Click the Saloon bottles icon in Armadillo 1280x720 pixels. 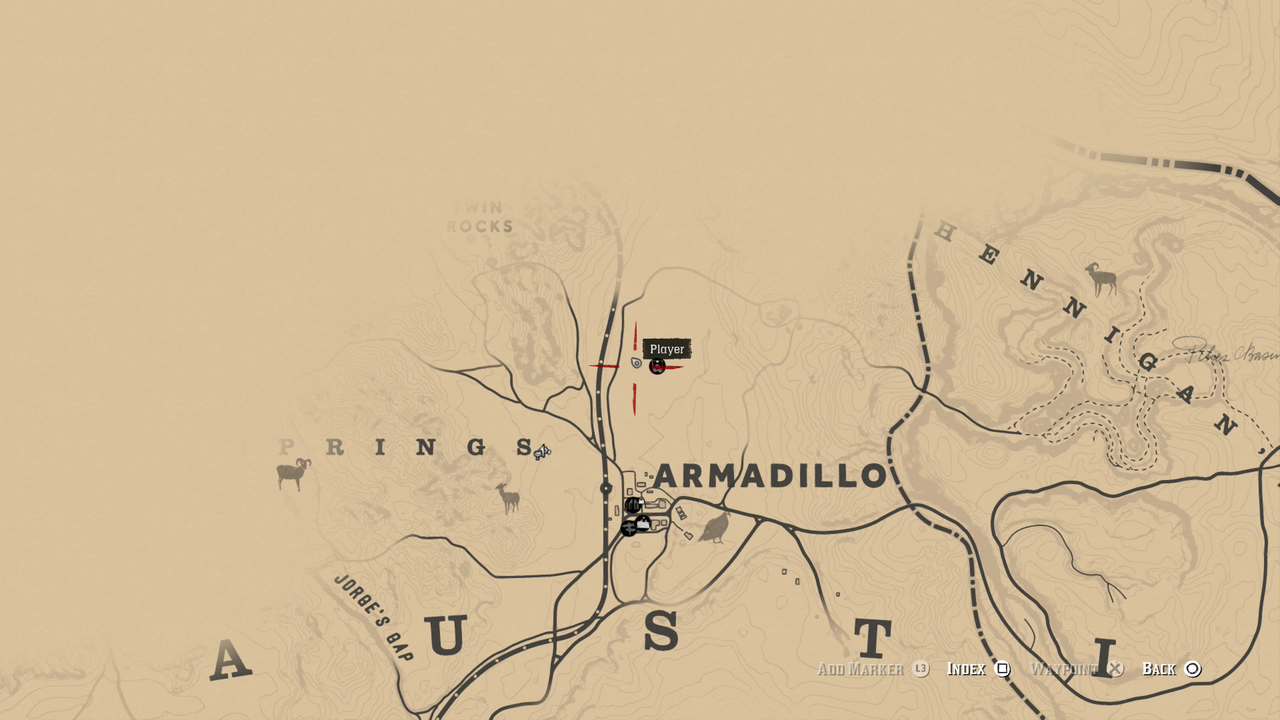(632, 505)
